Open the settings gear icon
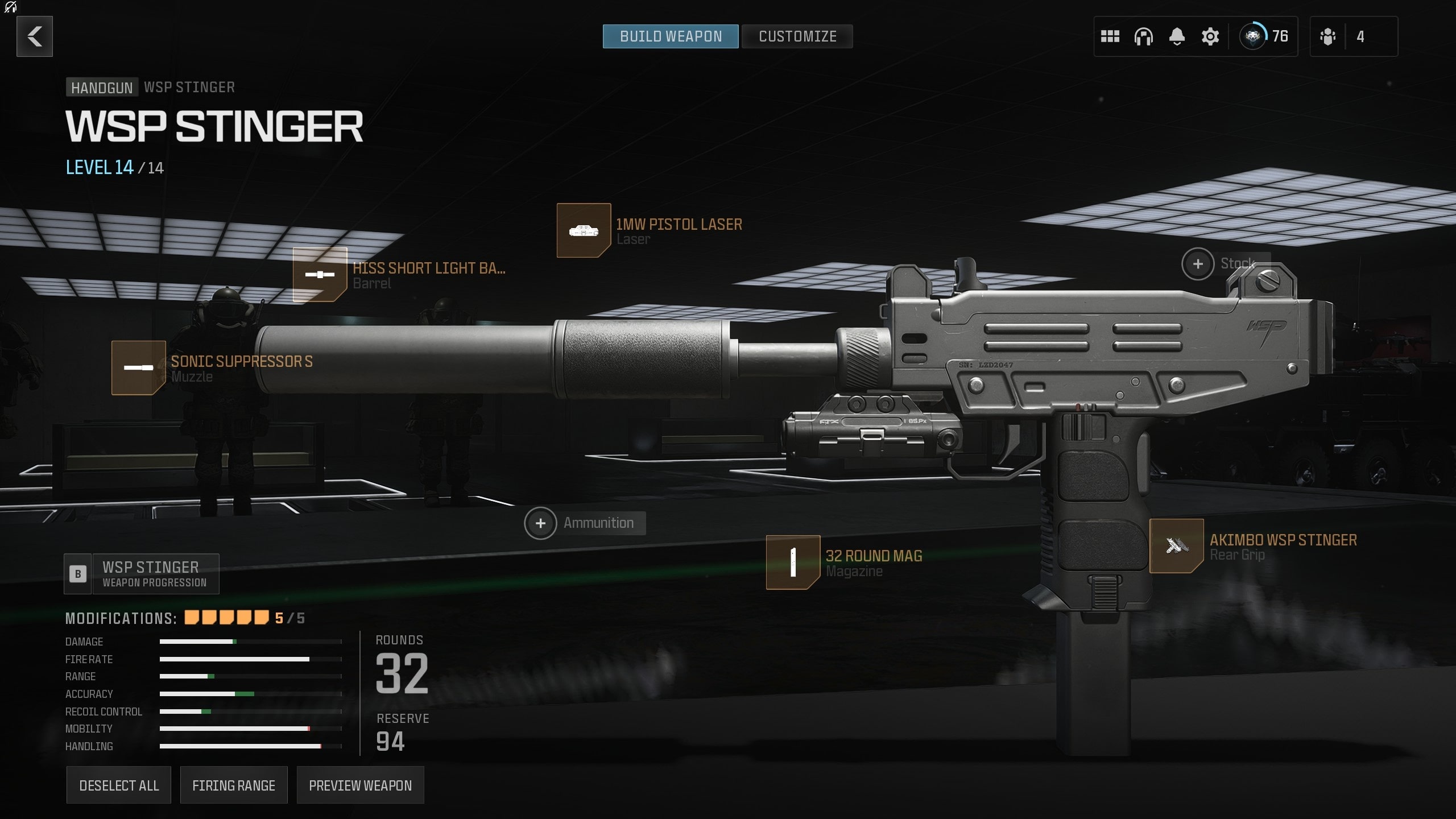 (1209, 36)
